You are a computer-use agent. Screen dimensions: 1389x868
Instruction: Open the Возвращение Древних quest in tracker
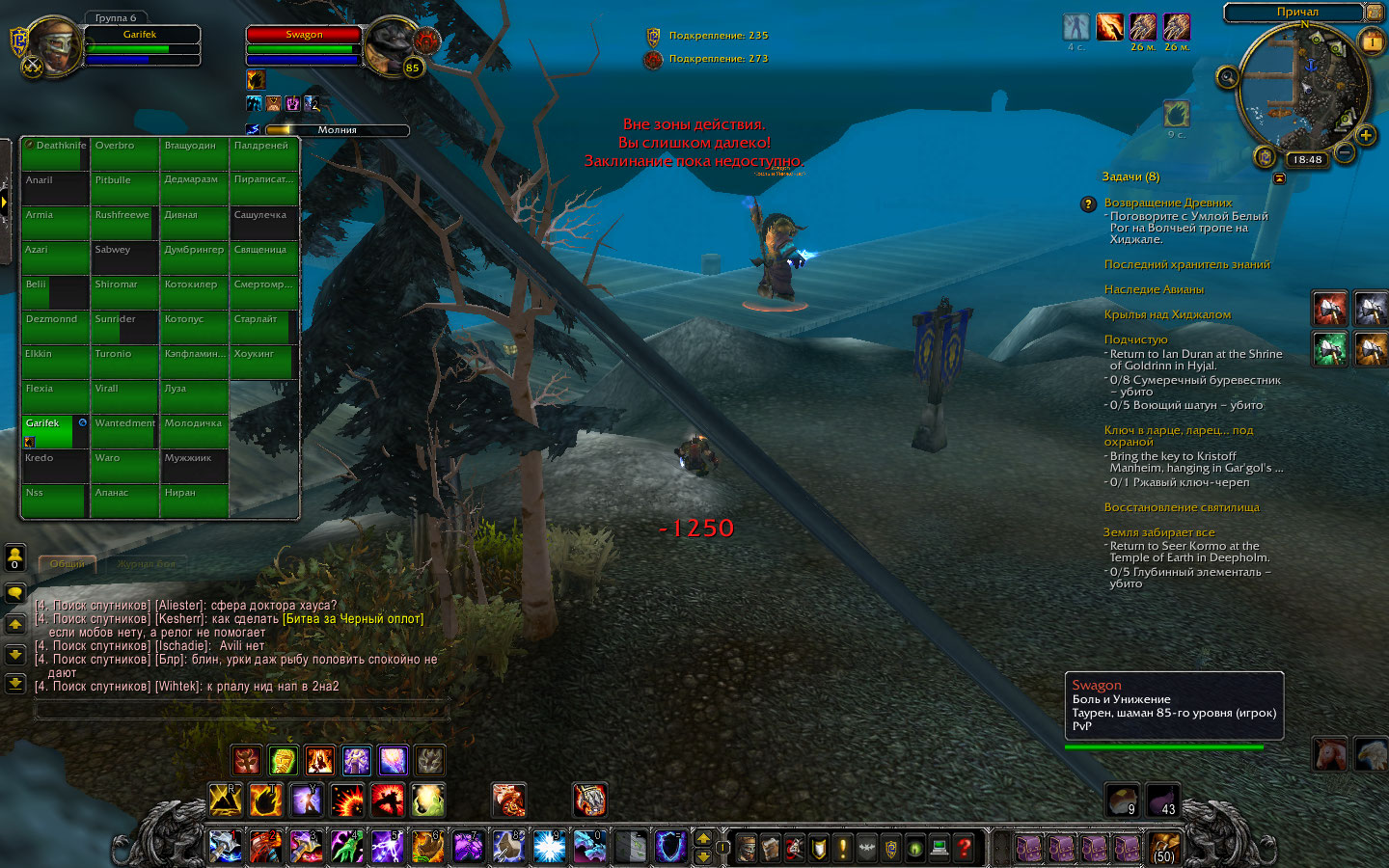click(1167, 203)
